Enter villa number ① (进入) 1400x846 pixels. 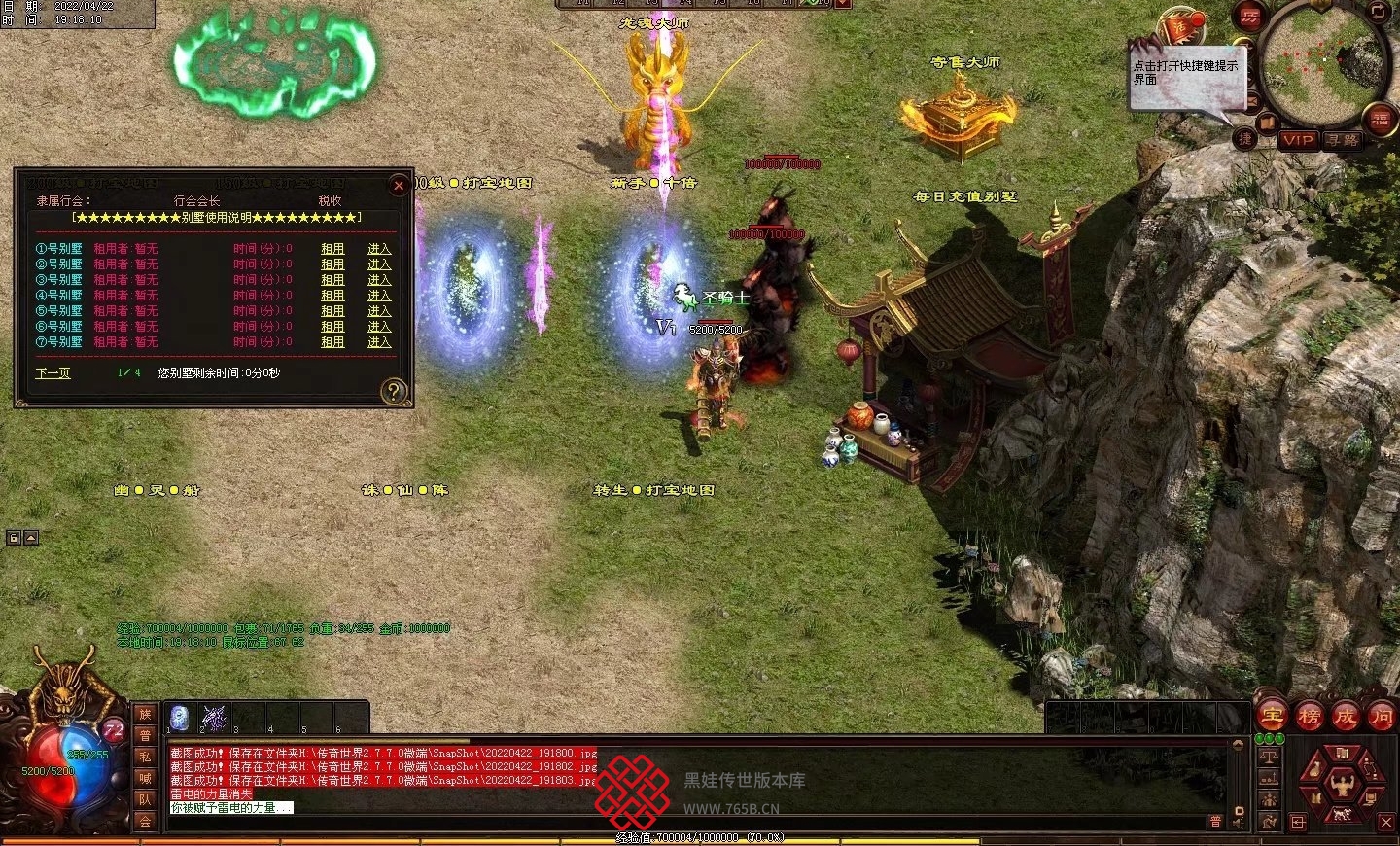click(379, 249)
